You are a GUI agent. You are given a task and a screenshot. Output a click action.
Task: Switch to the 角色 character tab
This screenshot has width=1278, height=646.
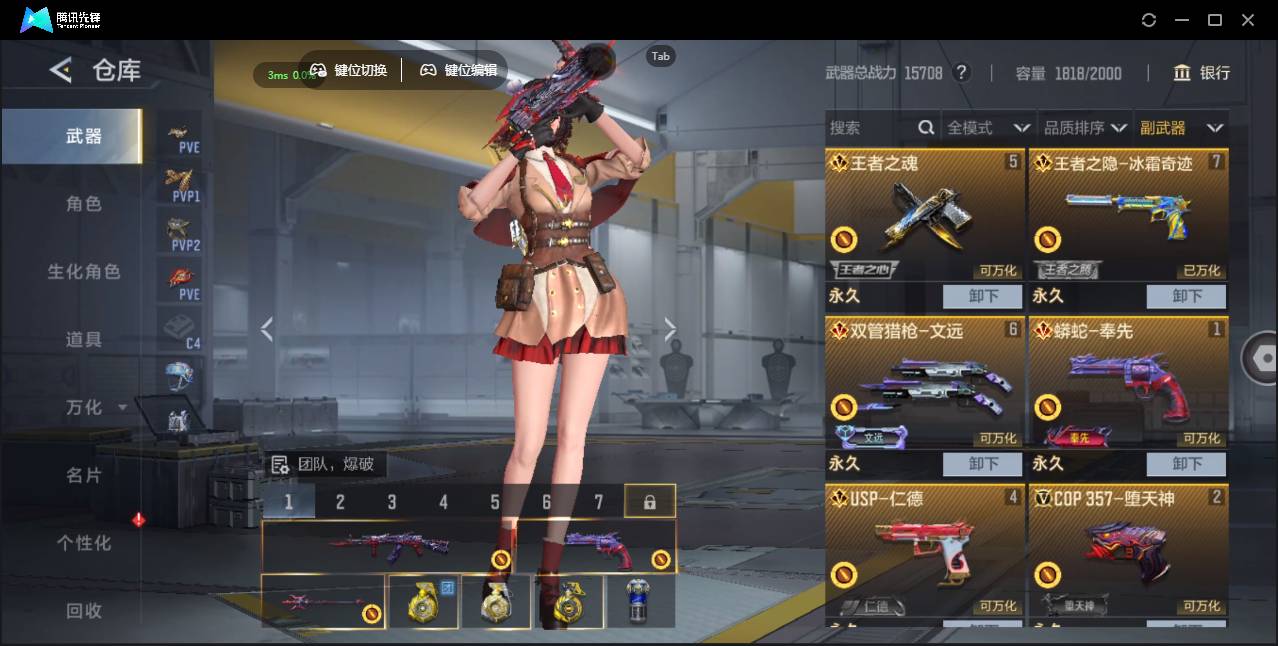coord(84,204)
